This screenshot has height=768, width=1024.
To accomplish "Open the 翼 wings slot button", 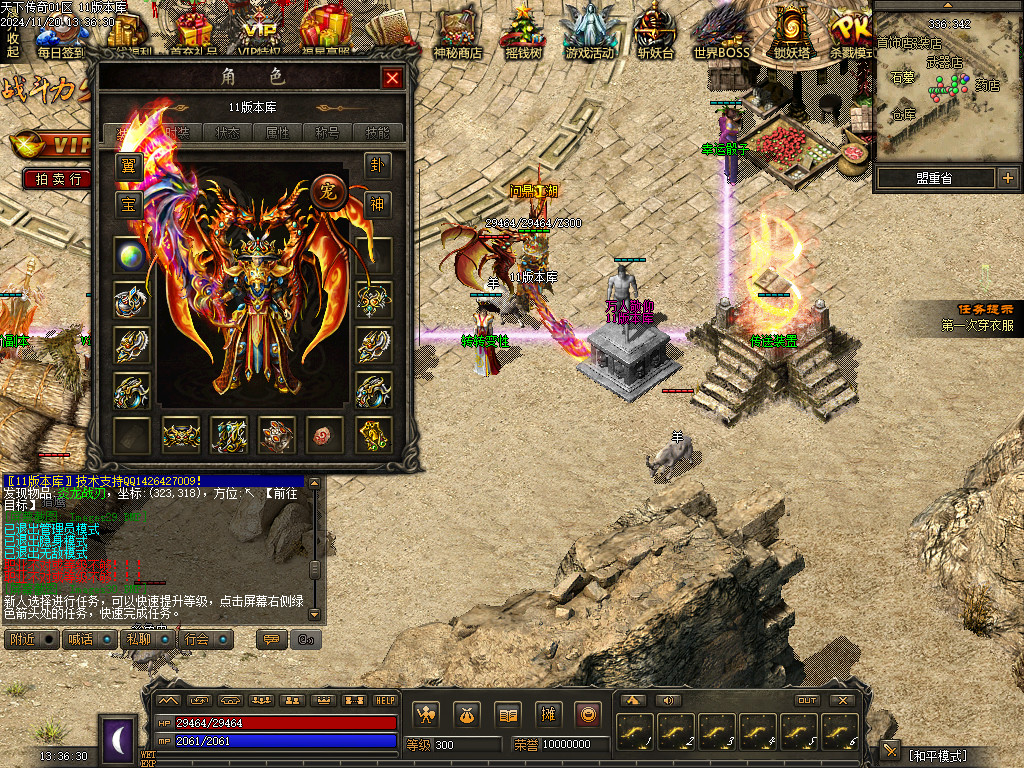I will (x=128, y=165).
